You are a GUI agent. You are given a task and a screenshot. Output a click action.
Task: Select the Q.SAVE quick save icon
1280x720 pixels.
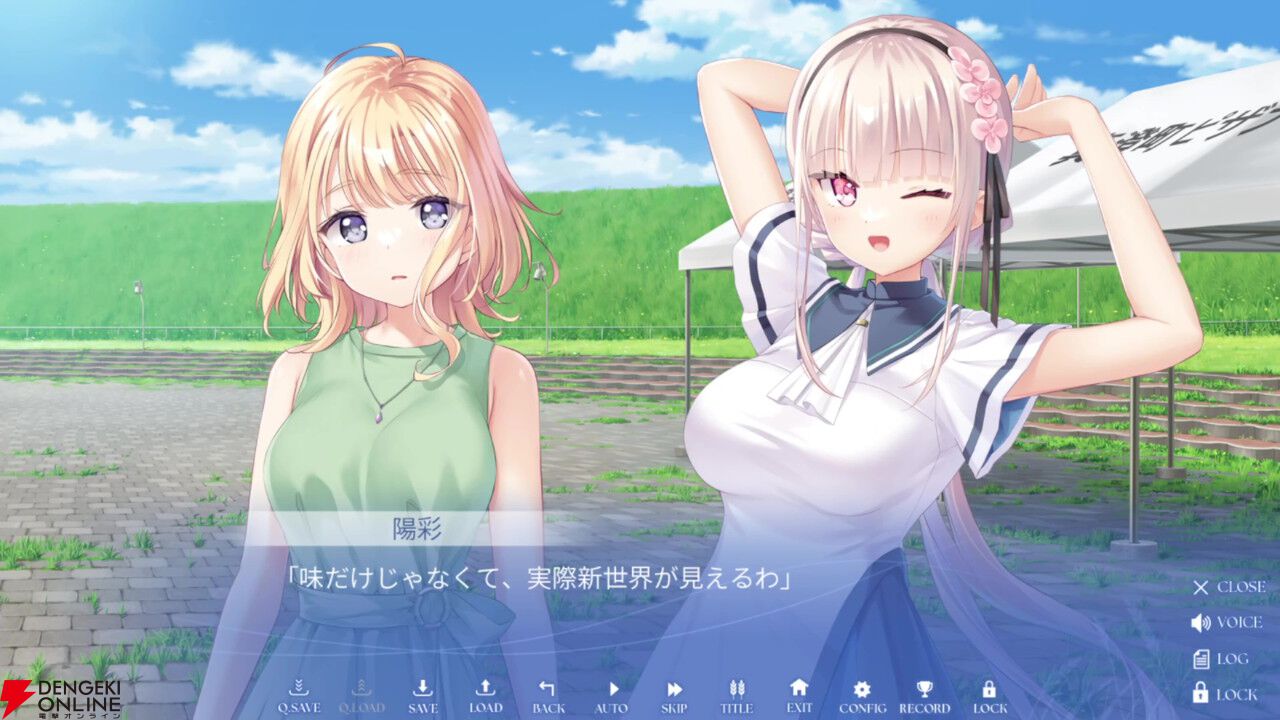click(300, 688)
